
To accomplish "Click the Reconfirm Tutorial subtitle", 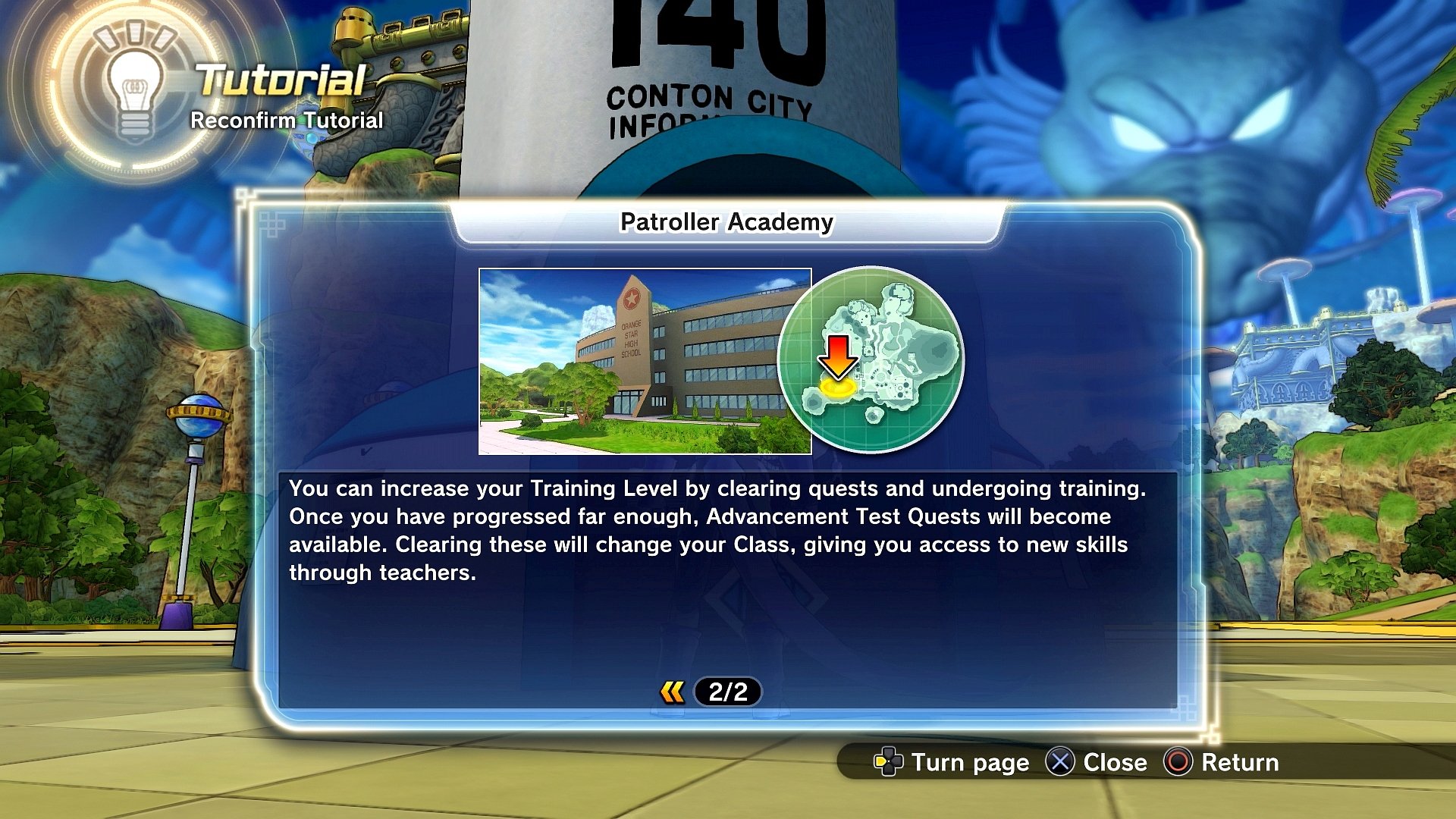I will [287, 120].
